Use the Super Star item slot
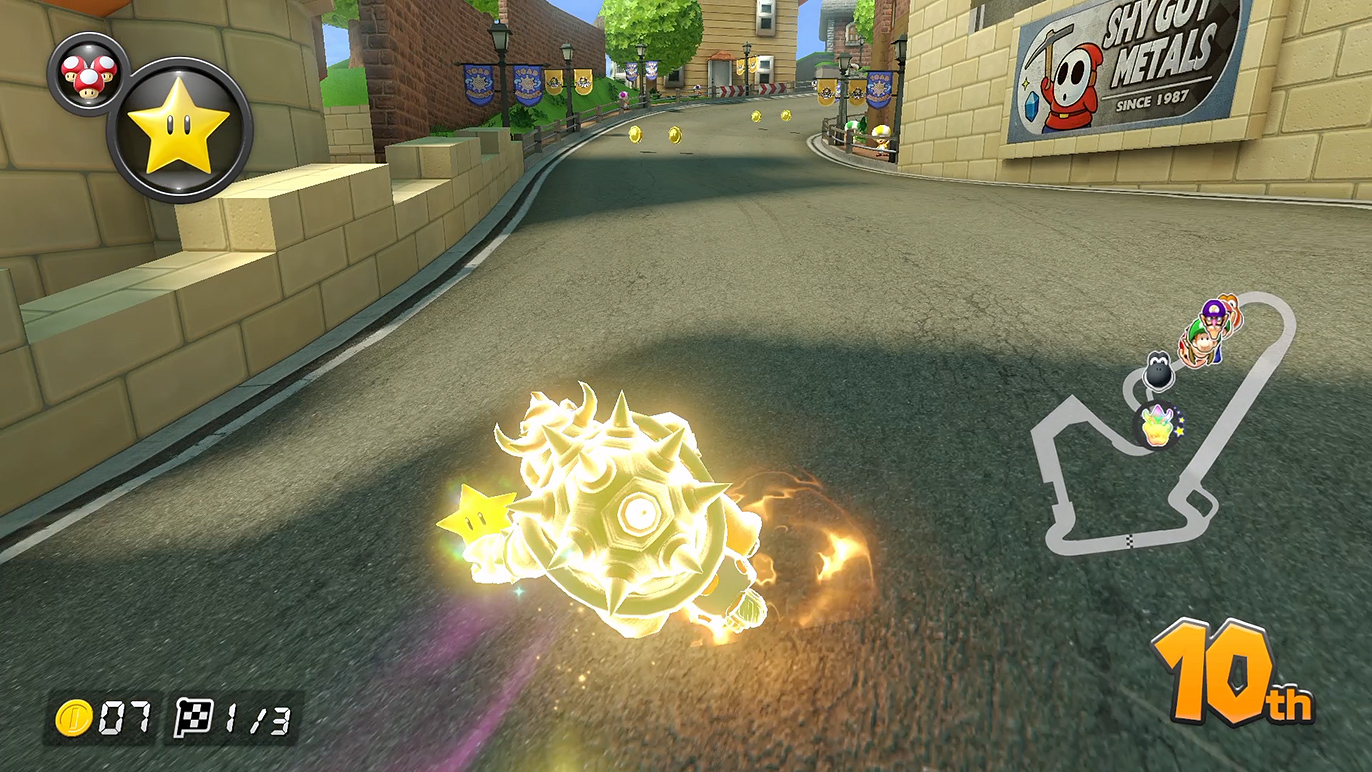The width and height of the screenshot is (1372, 772). 179,130
